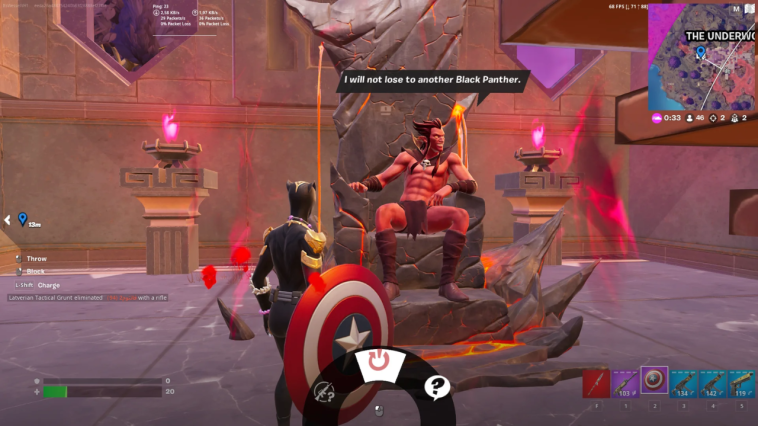The width and height of the screenshot is (758, 426).
Task: Select the red power option on the wheel
Action: [378, 362]
